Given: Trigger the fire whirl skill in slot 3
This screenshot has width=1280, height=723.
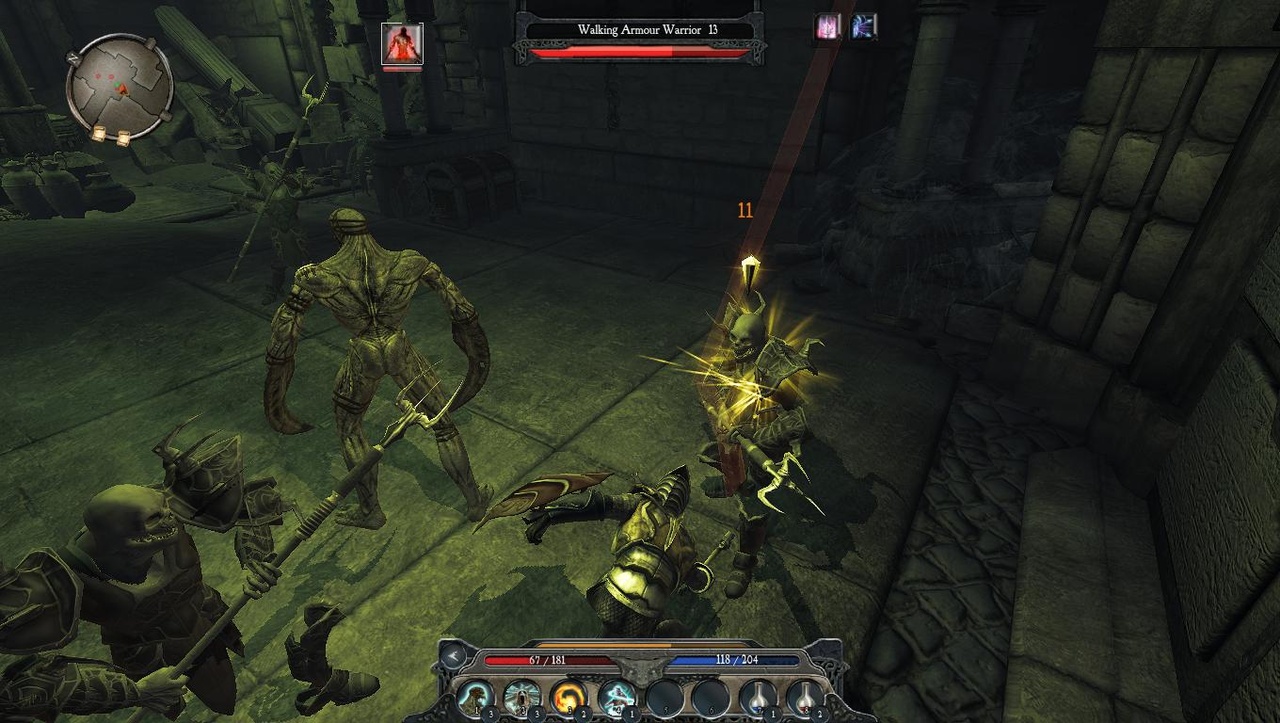Looking at the screenshot, I should coord(566,695).
